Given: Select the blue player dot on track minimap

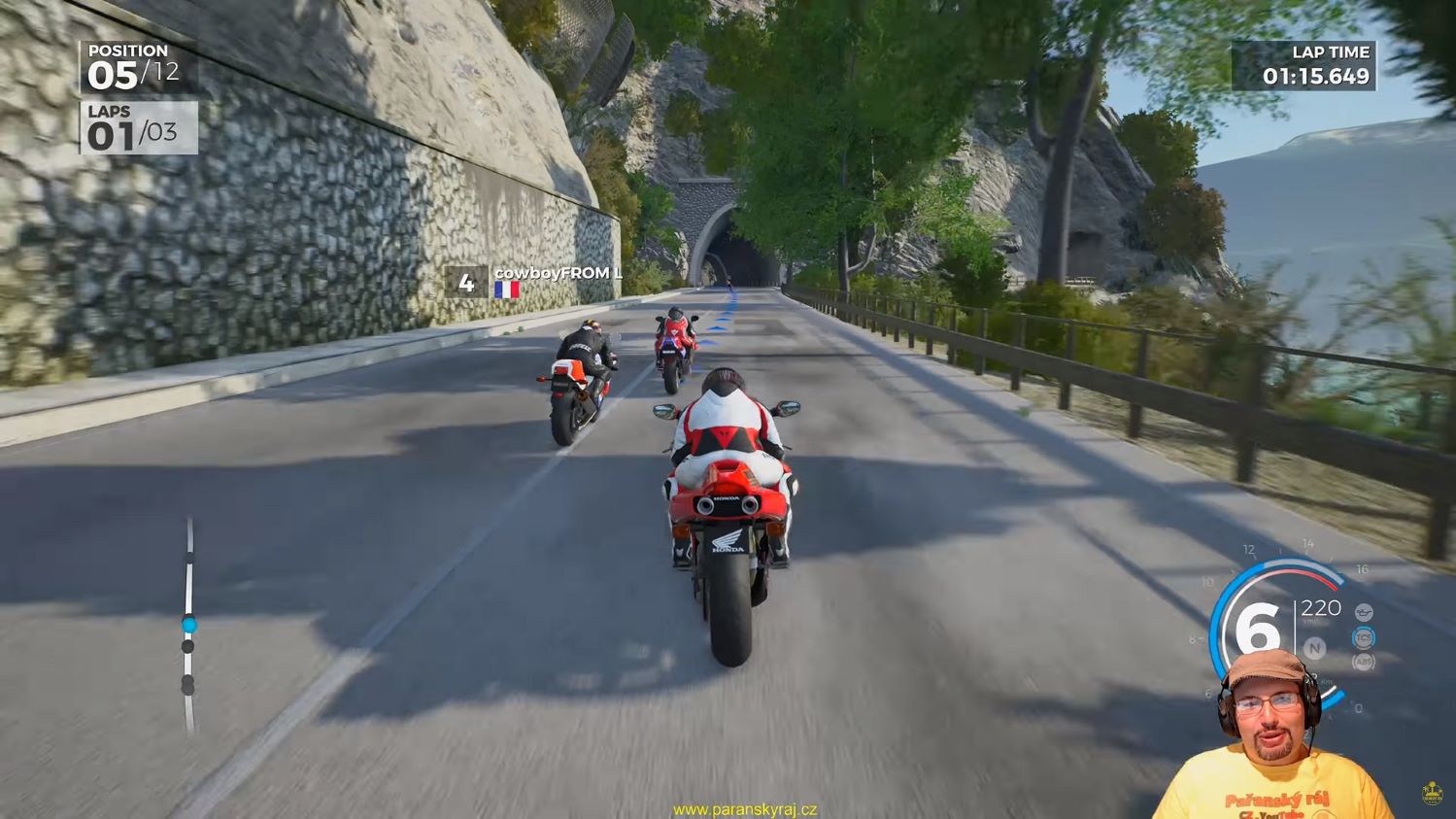Looking at the screenshot, I should click(x=188, y=624).
